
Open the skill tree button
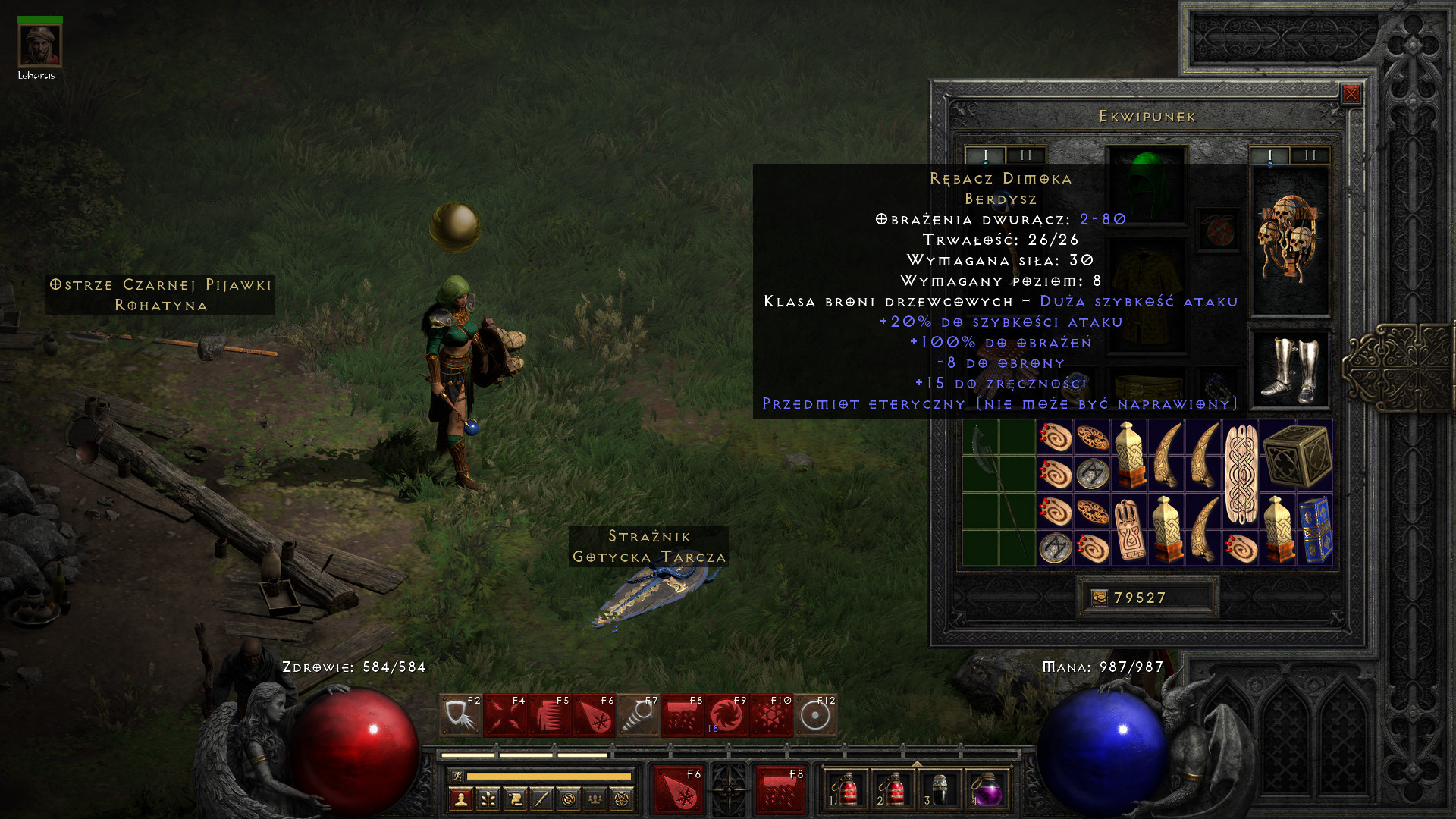coord(488,799)
